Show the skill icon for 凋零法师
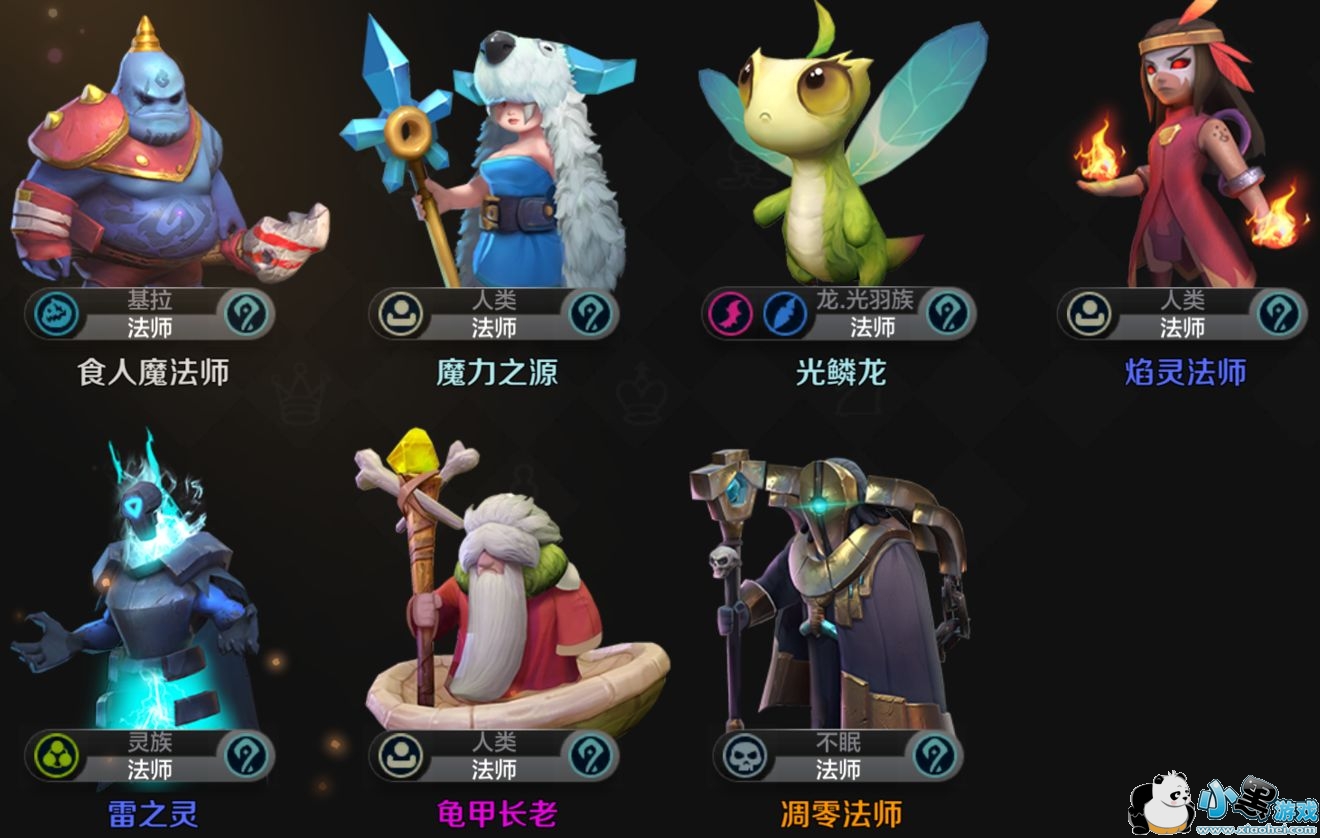Screen dimensions: 1320x838 tap(936, 757)
